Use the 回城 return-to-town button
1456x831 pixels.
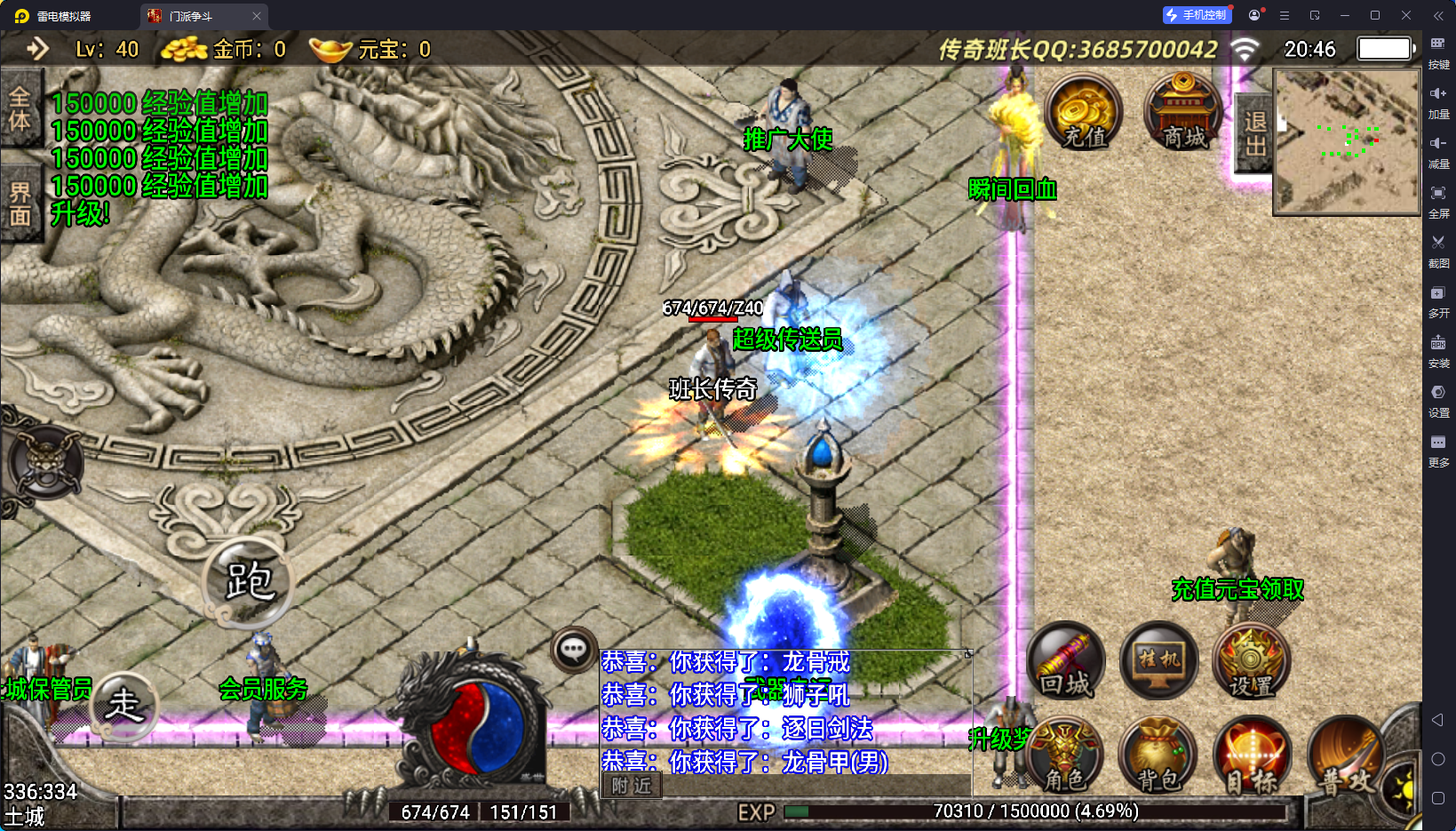coord(1066,661)
